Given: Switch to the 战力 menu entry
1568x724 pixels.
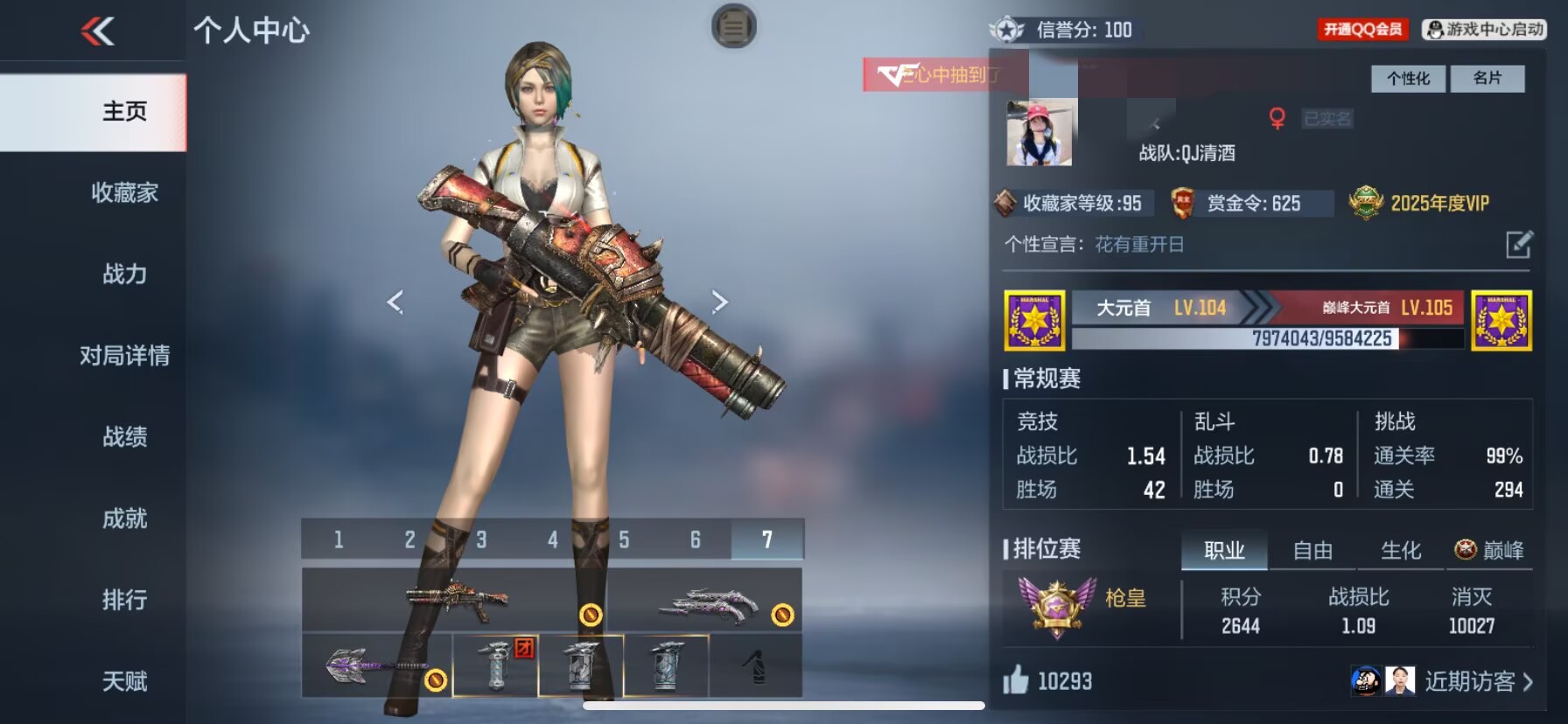Looking at the screenshot, I should coord(124,274).
